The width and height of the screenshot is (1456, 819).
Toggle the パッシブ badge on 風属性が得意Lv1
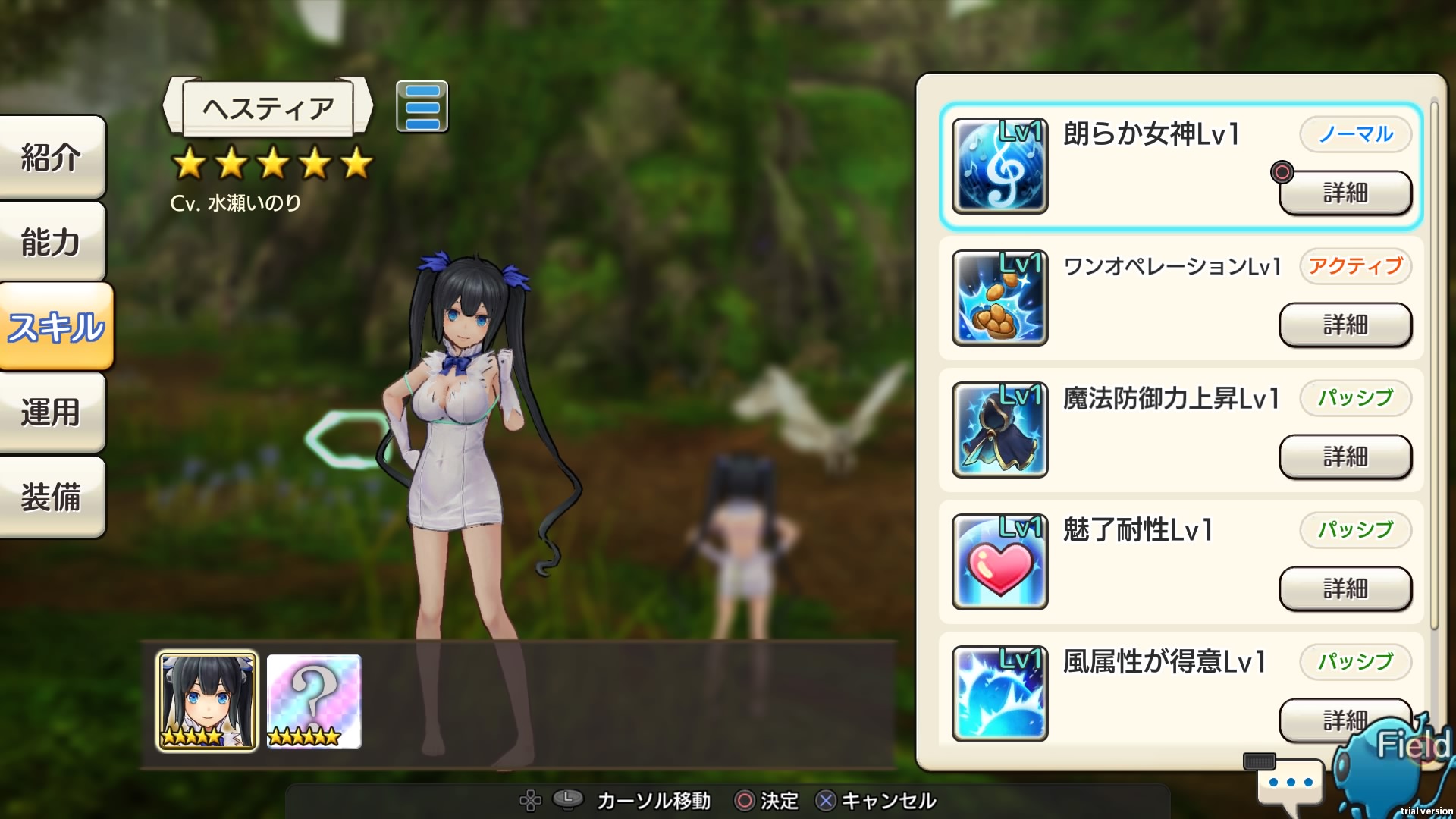[1355, 662]
